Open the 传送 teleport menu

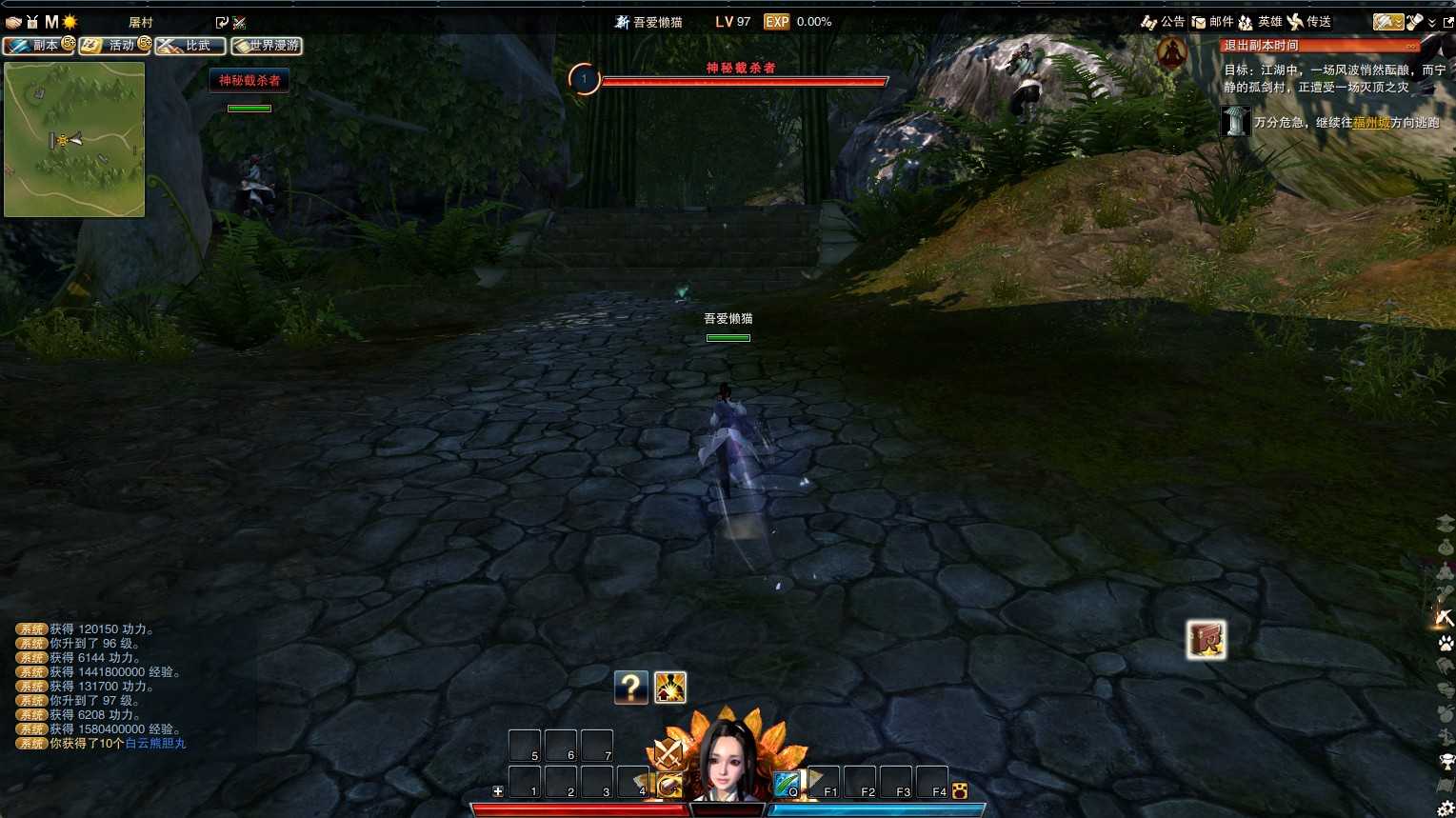1309,22
